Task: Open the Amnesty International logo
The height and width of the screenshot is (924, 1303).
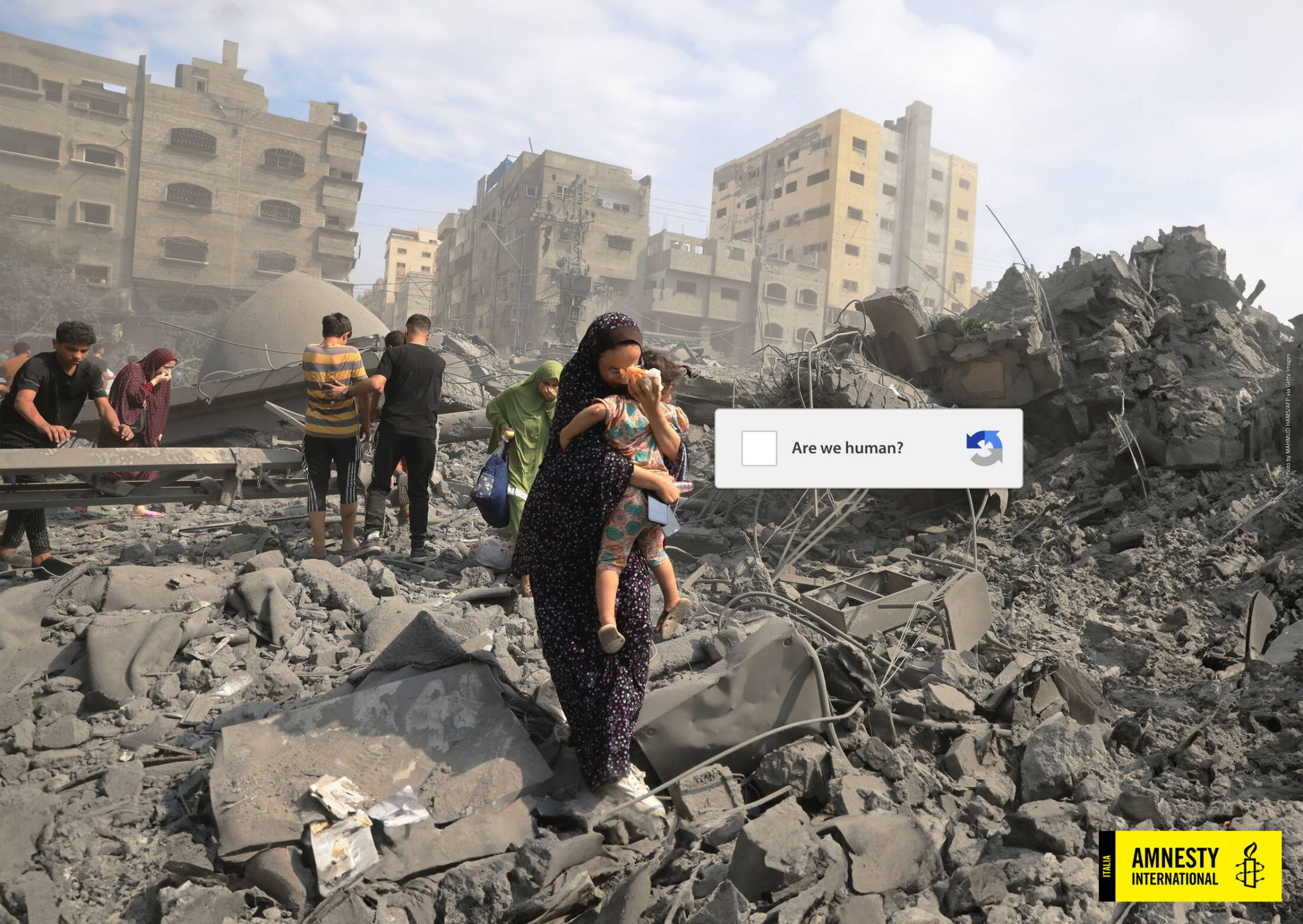Action: [x=1190, y=865]
